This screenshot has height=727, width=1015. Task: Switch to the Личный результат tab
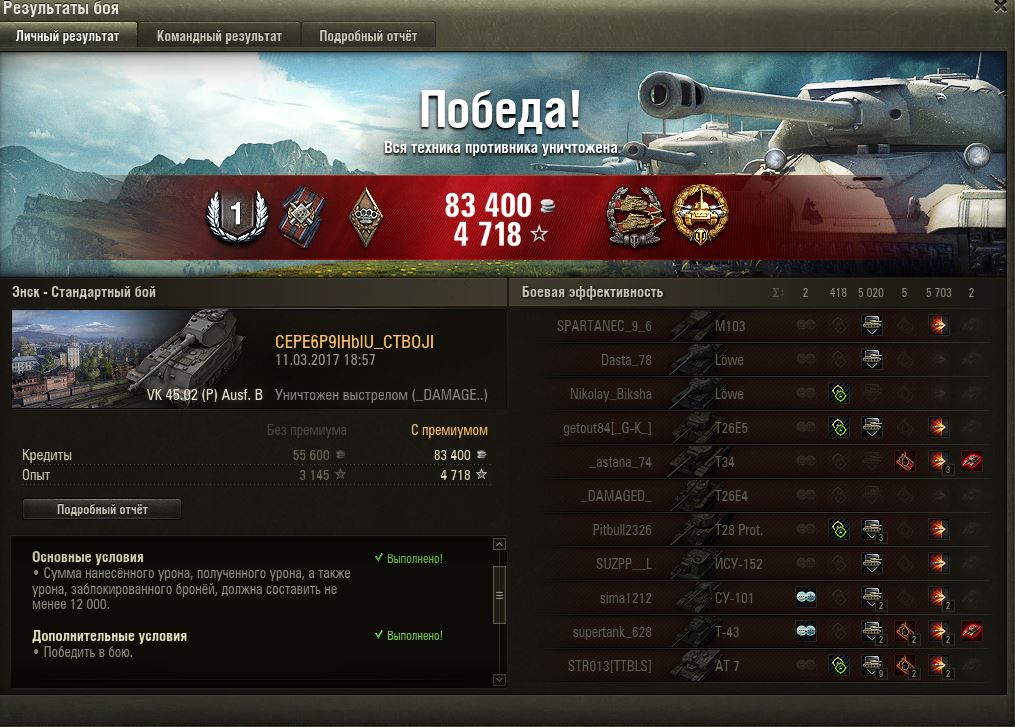point(67,36)
